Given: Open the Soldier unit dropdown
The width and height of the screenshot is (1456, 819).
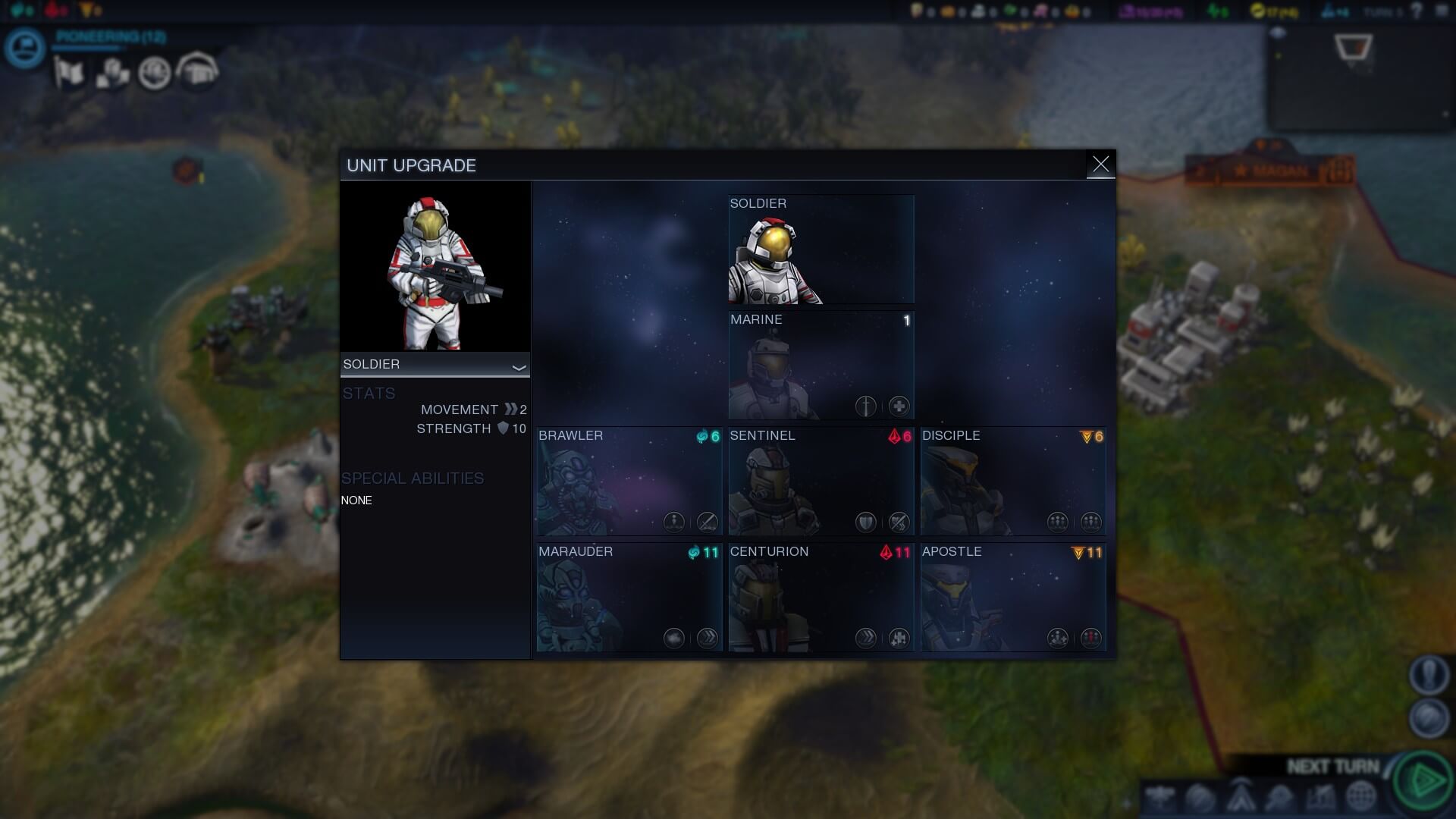Looking at the screenshot, I should click(x=435, y=365).
